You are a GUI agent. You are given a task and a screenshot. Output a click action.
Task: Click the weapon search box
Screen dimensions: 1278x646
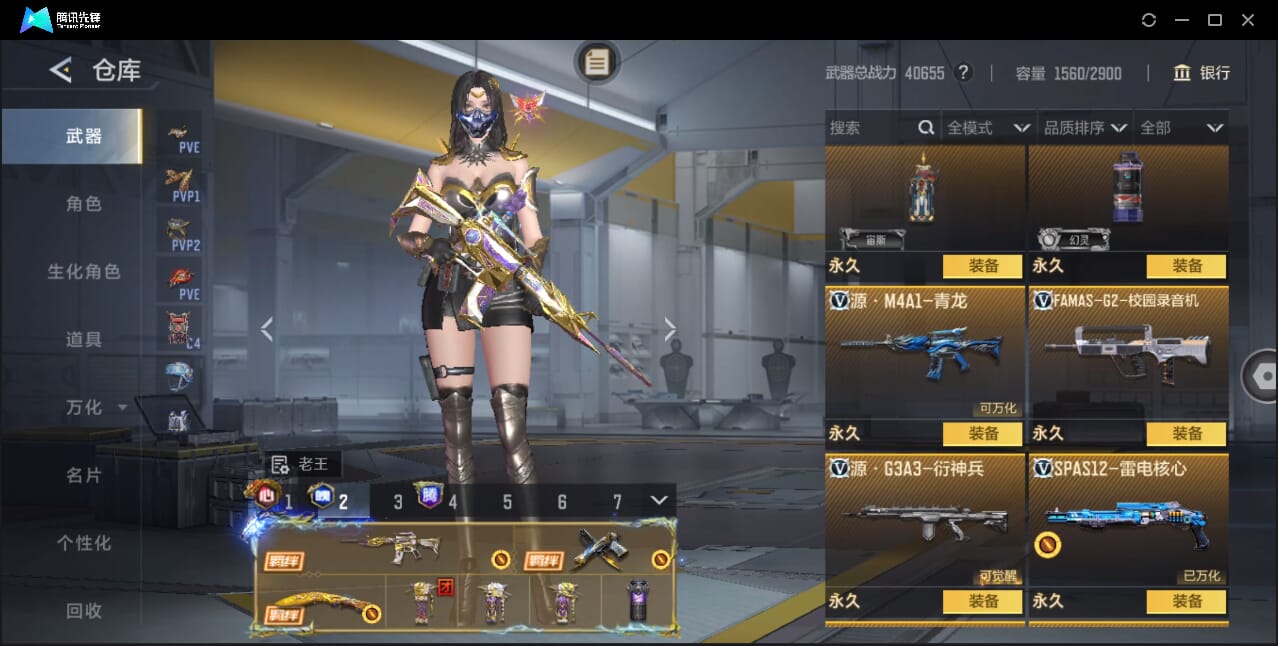coord(870,128)
